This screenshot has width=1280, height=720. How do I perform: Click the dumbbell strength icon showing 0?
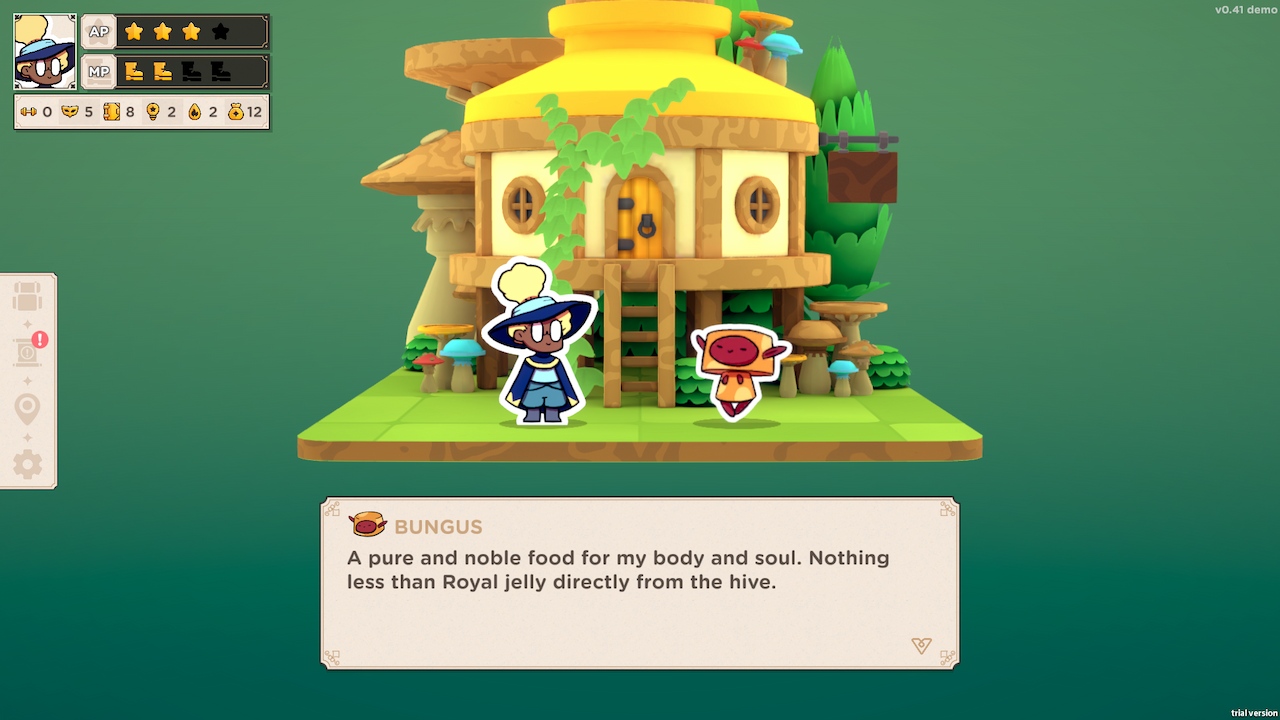pyautogui.click(x=30, y=112)
